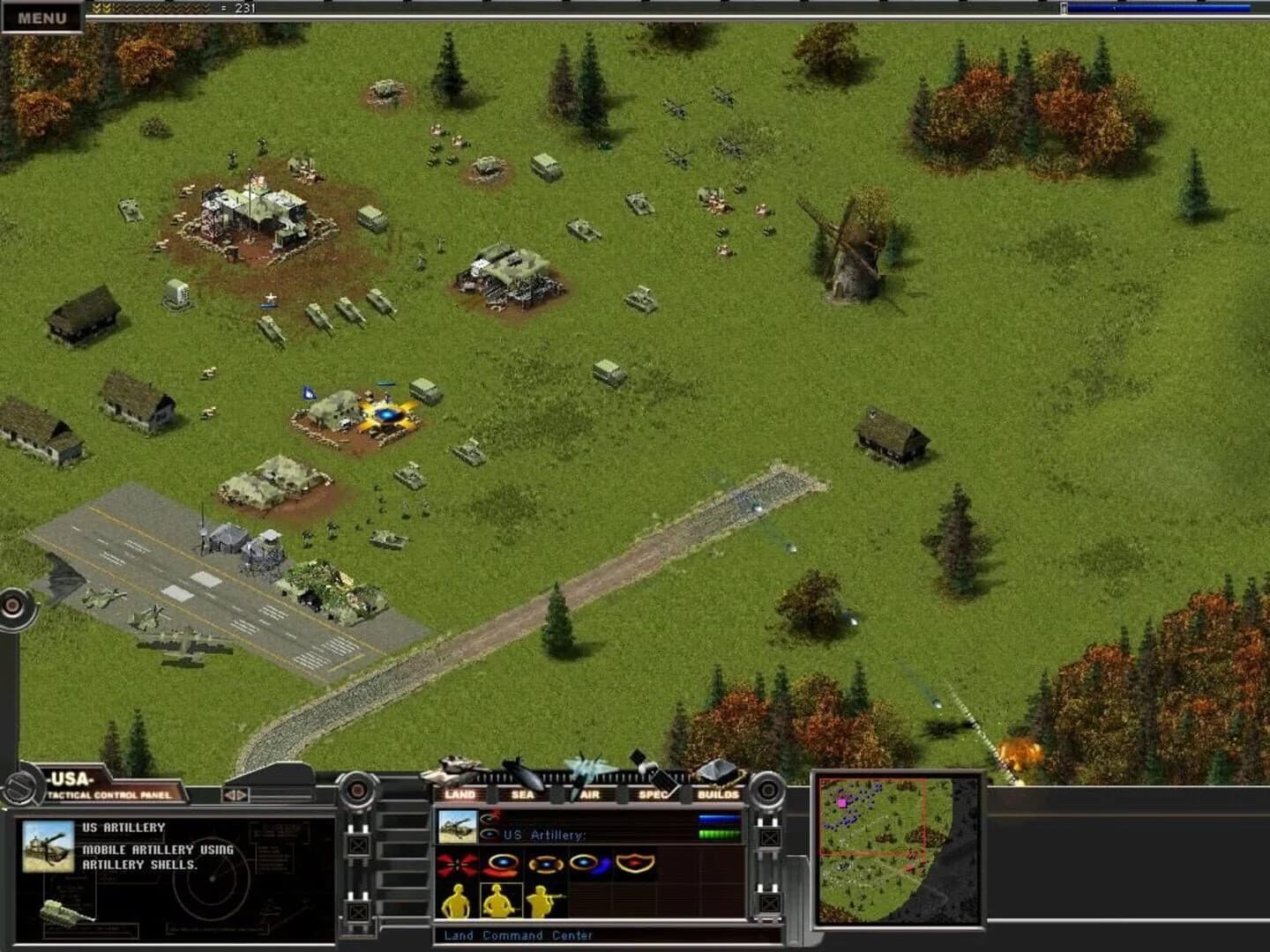
Task: Select the aggressive red stance icon
Action: click(x=458, y=865)
